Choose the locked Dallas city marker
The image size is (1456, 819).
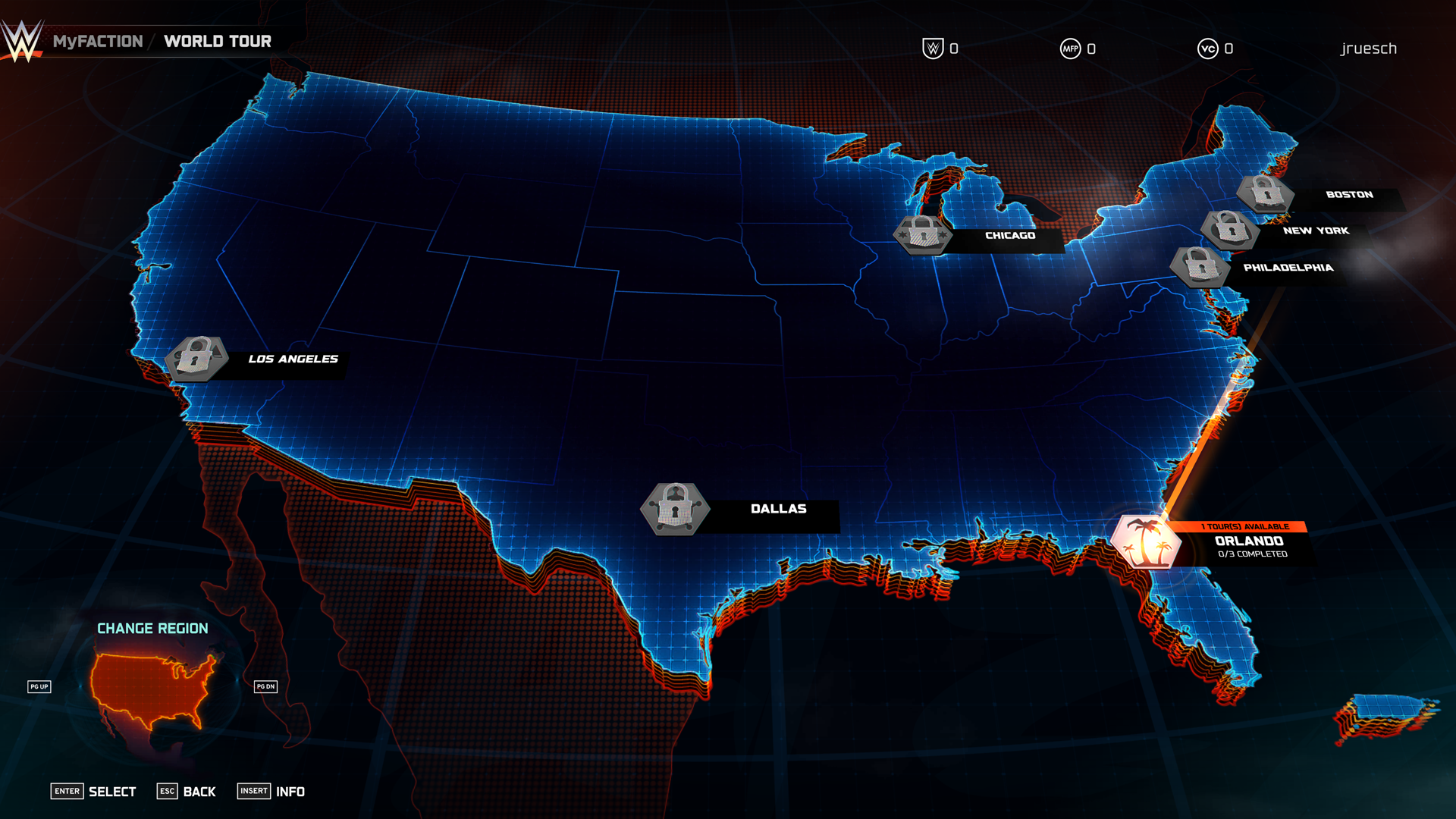(x=675, y=509)
